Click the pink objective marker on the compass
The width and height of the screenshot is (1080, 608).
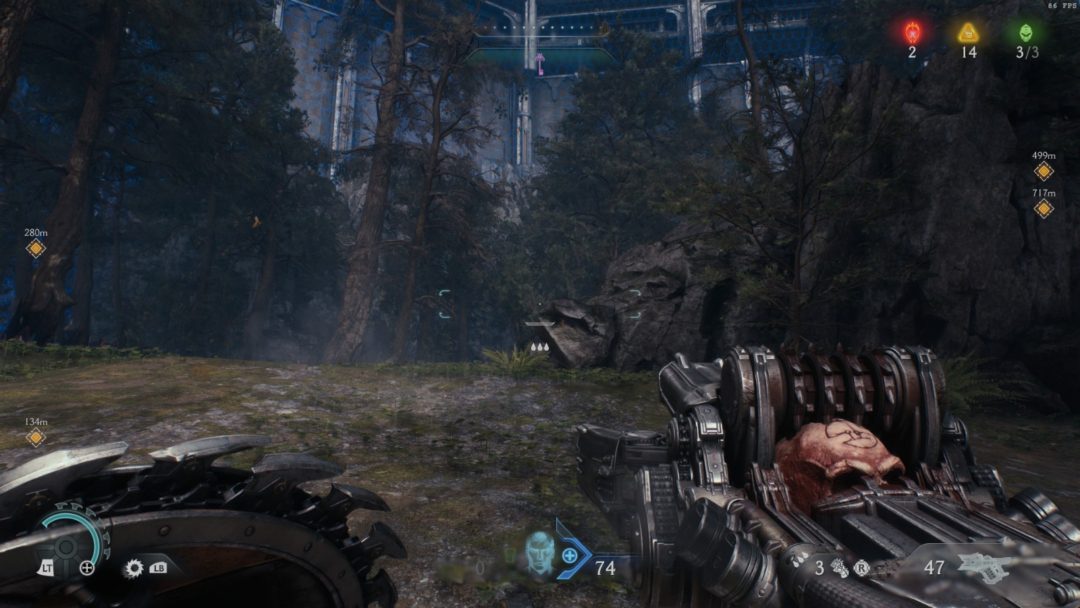[540, 64]
